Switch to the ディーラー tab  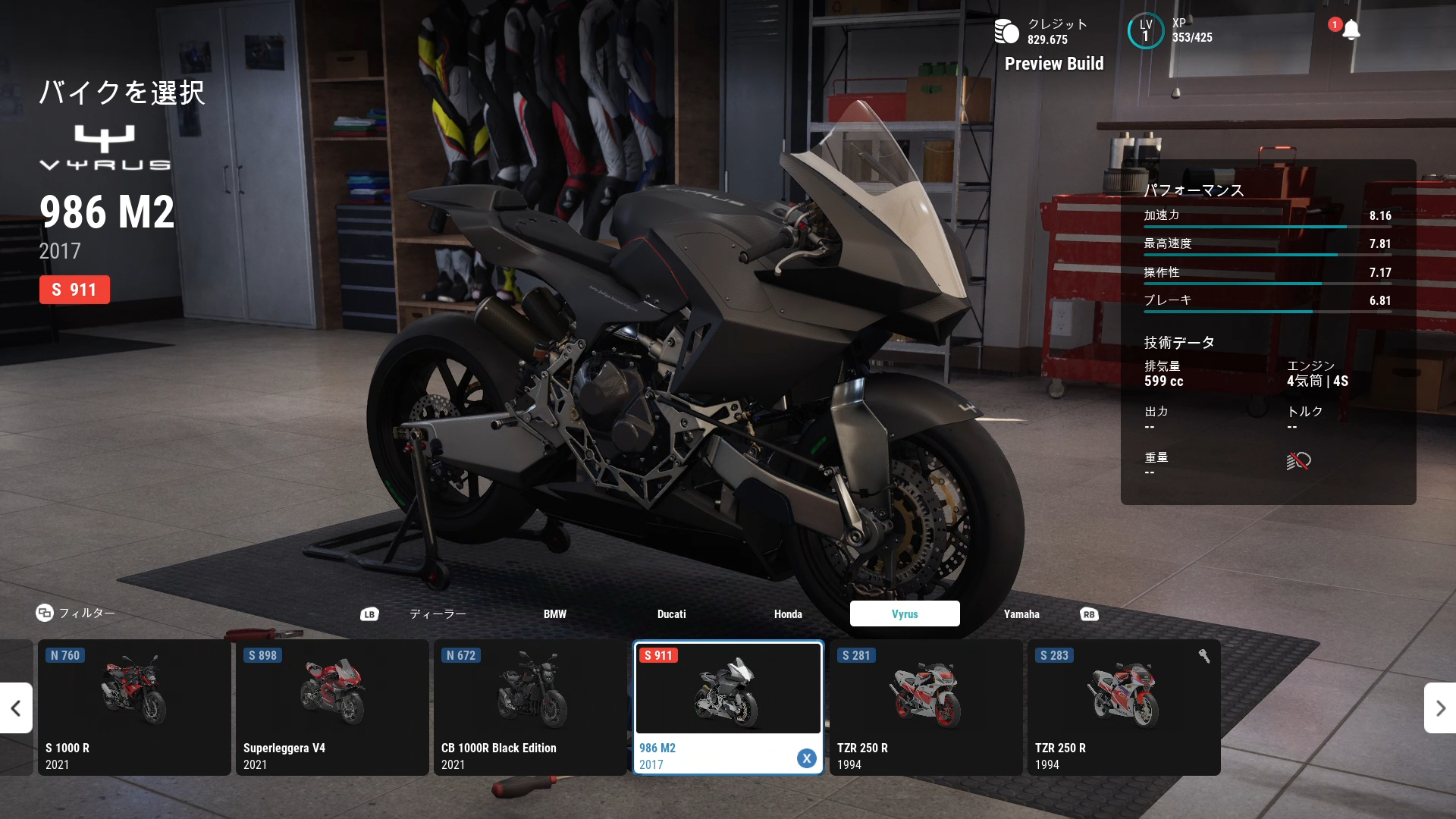tap(438, 614)
